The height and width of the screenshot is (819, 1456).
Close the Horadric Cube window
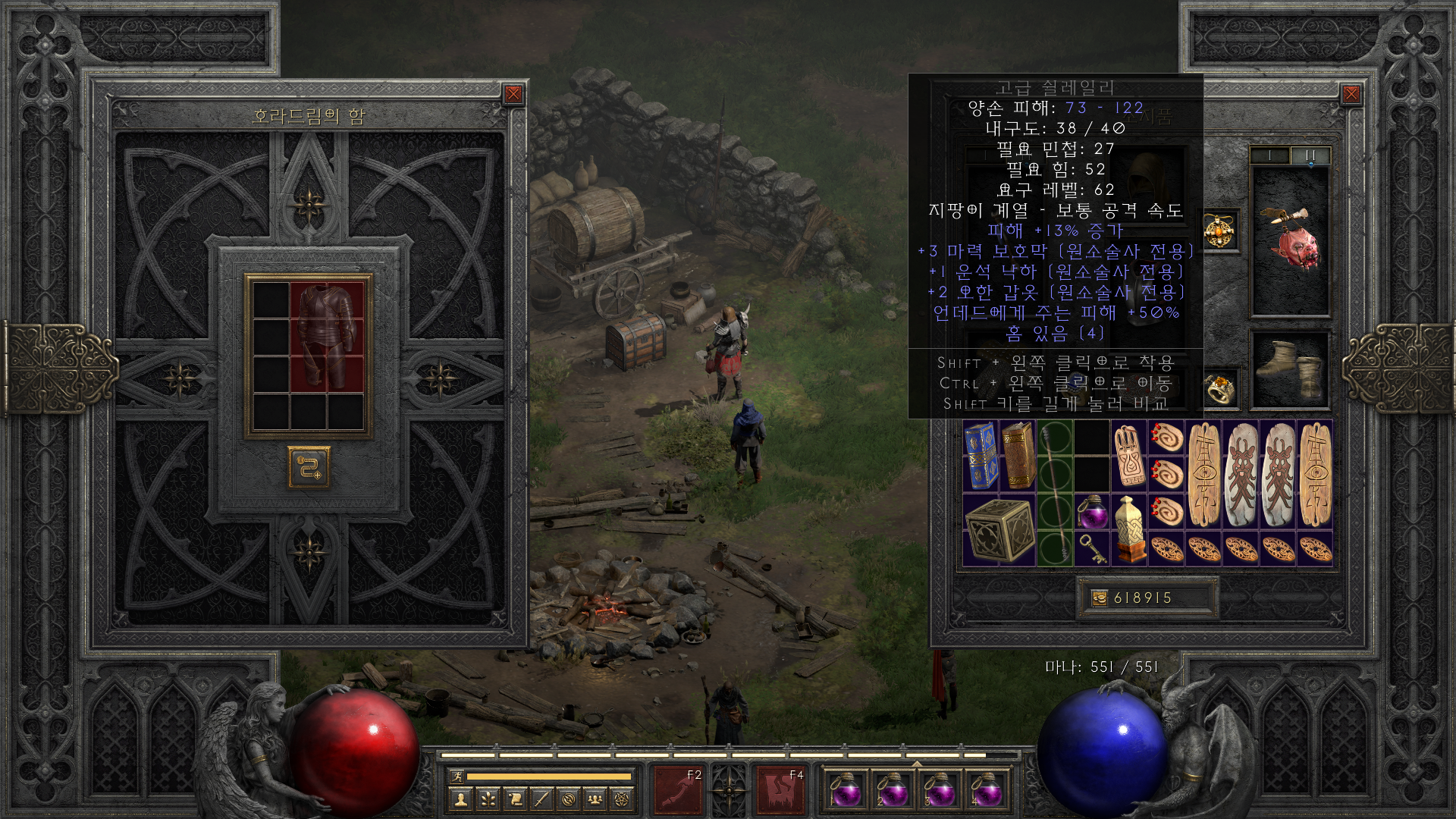[x=513, y=94]
